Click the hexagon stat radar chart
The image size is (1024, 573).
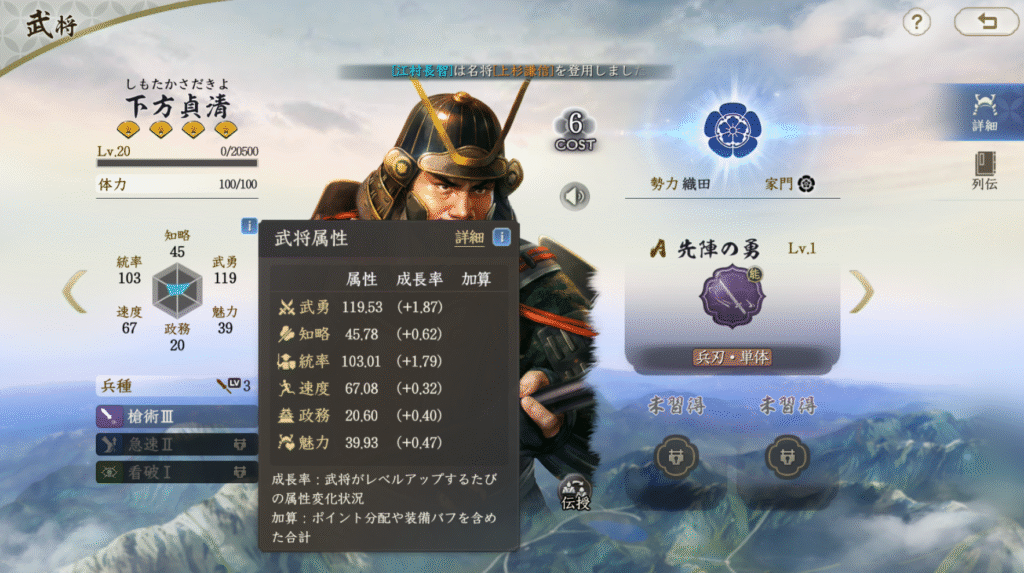point(177,292)
